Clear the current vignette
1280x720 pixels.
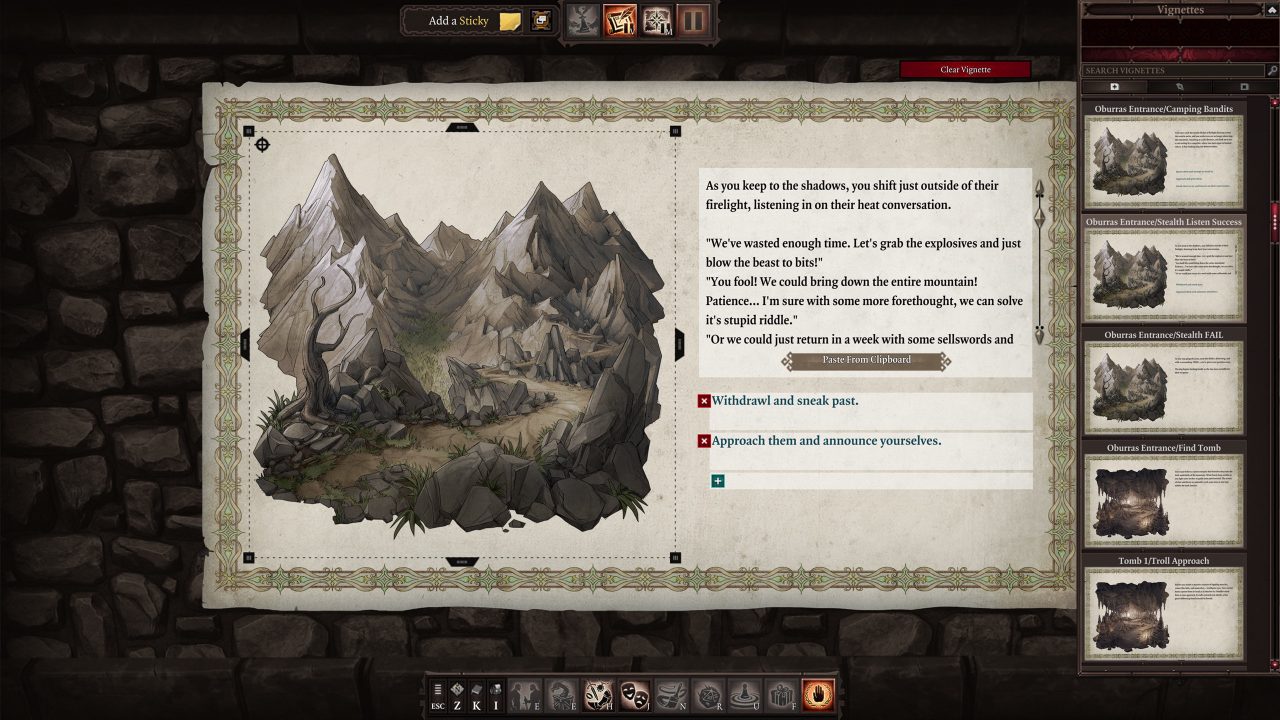pos(964,70)
